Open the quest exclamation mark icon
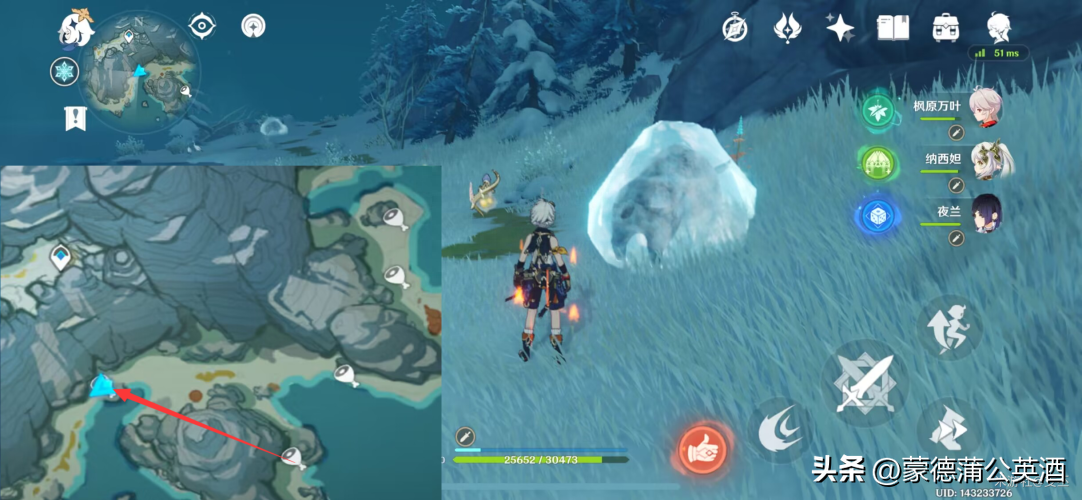Image resolution: width=1082 pixels, height=500 pixels. [x=75, y=118]
